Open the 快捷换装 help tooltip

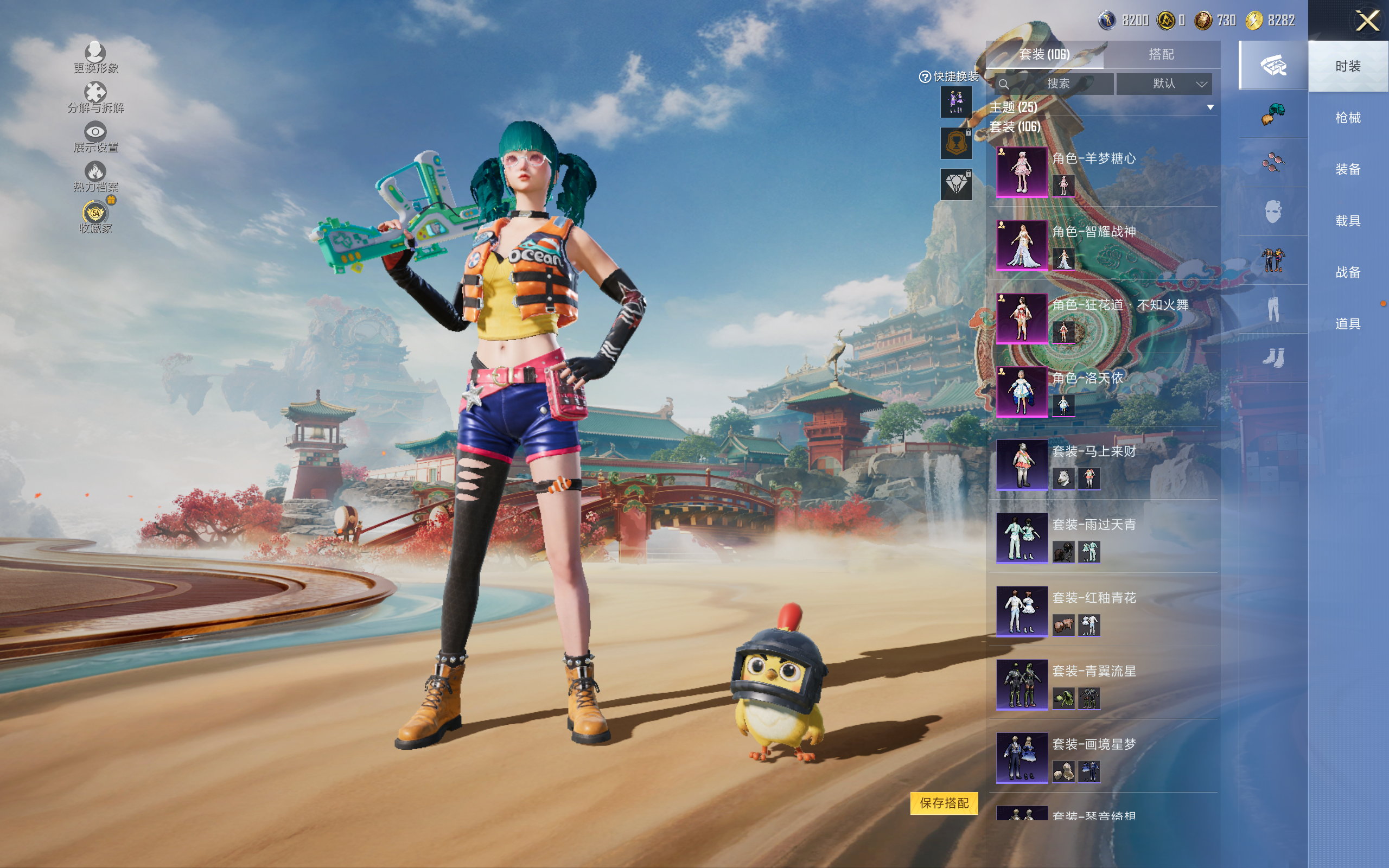click(925, 77)
